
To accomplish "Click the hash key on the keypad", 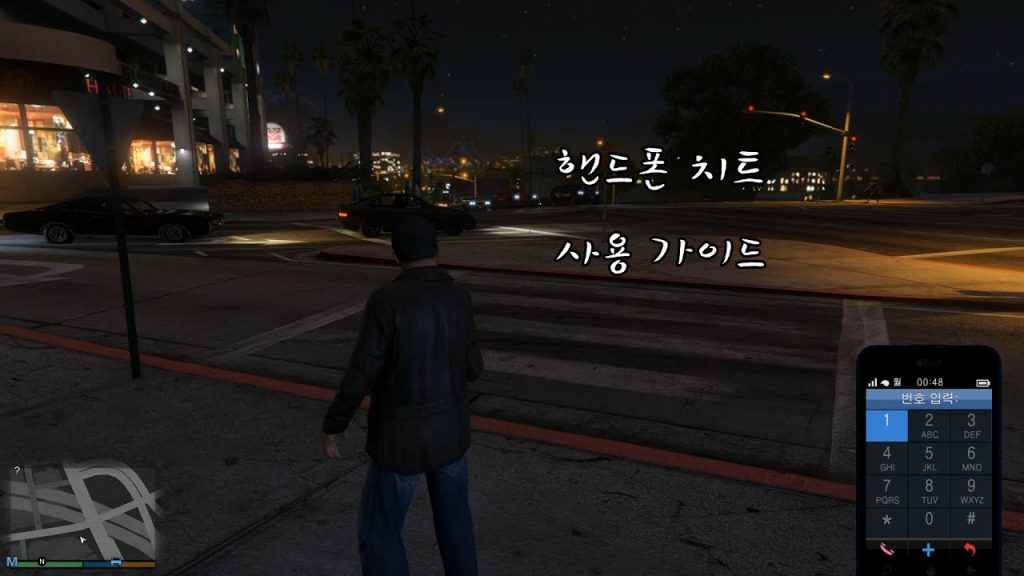I will click(x=971, y=520).
